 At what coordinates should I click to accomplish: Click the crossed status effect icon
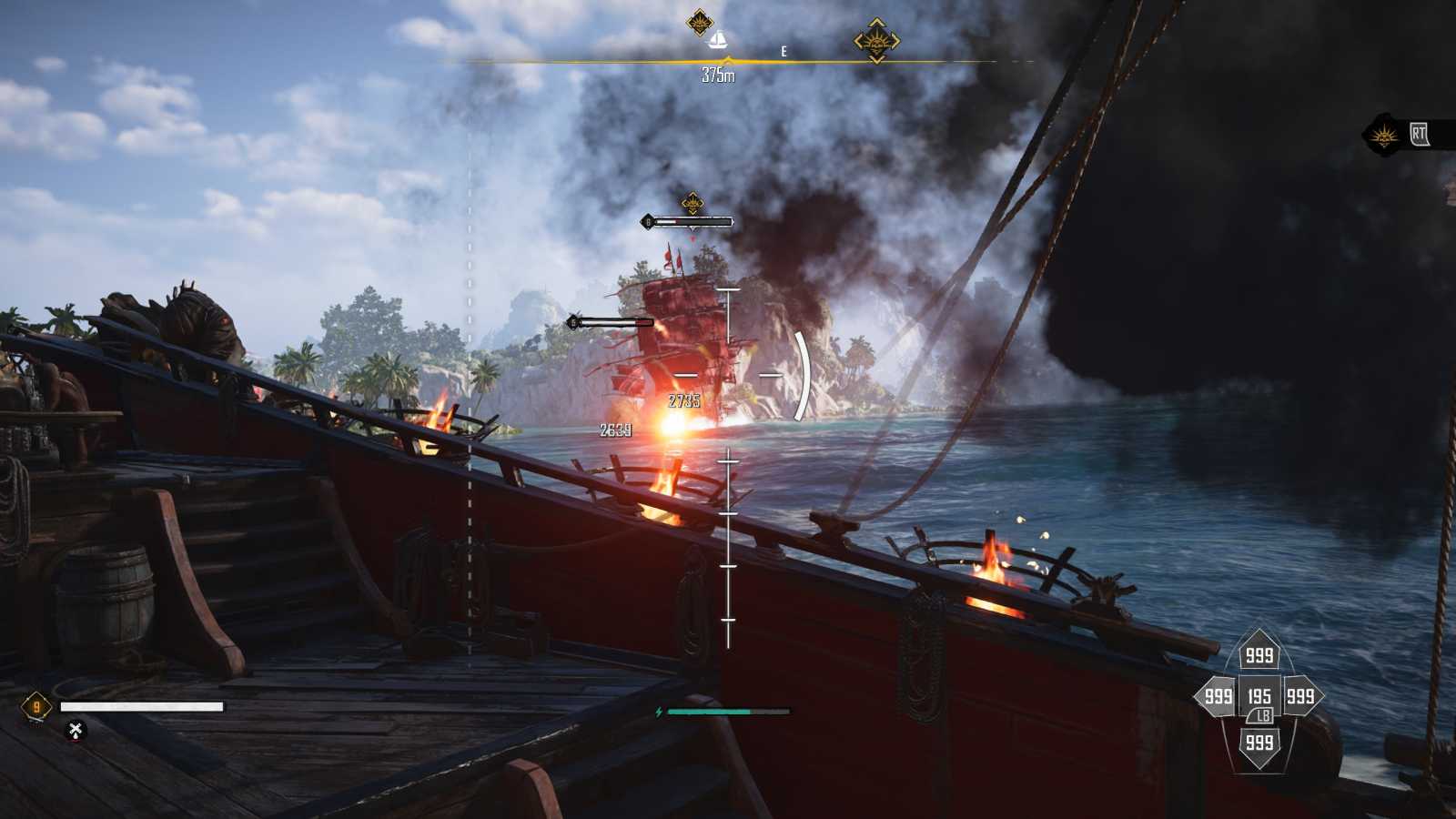[76, 730]
